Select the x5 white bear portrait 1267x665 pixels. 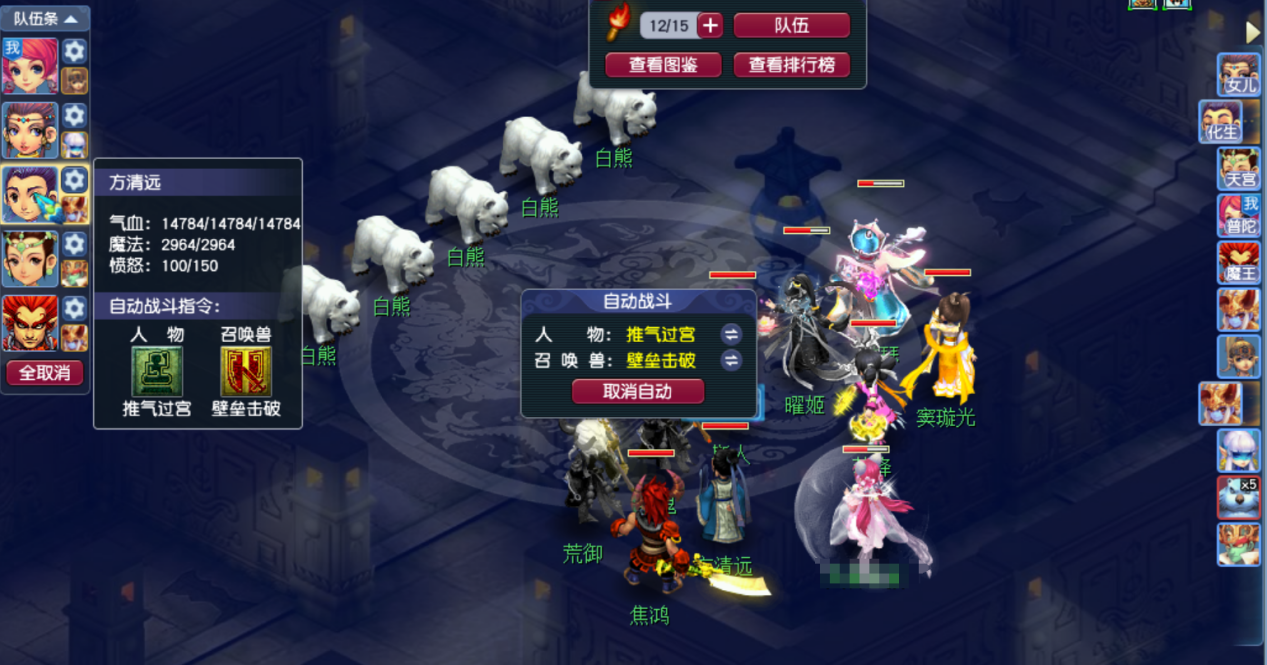pos(1238,497)
